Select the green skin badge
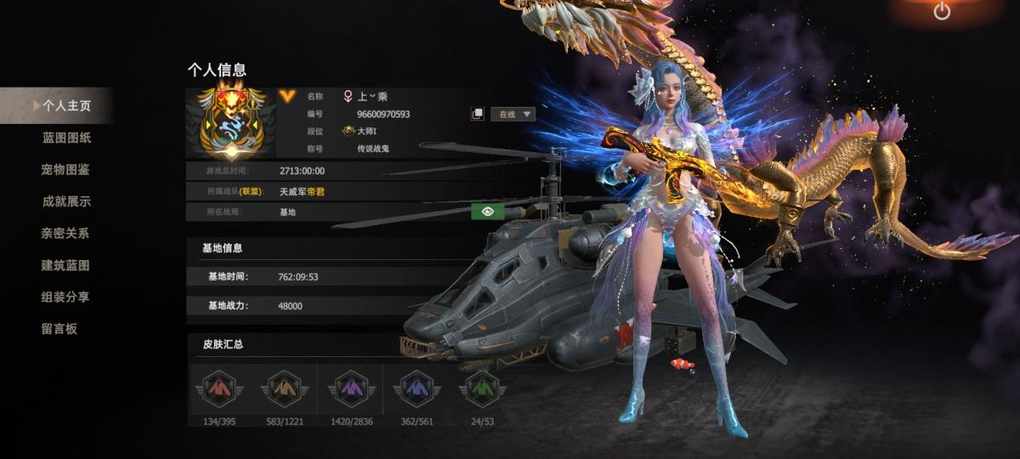1020x459 pixels. click(x=481, y=386)
